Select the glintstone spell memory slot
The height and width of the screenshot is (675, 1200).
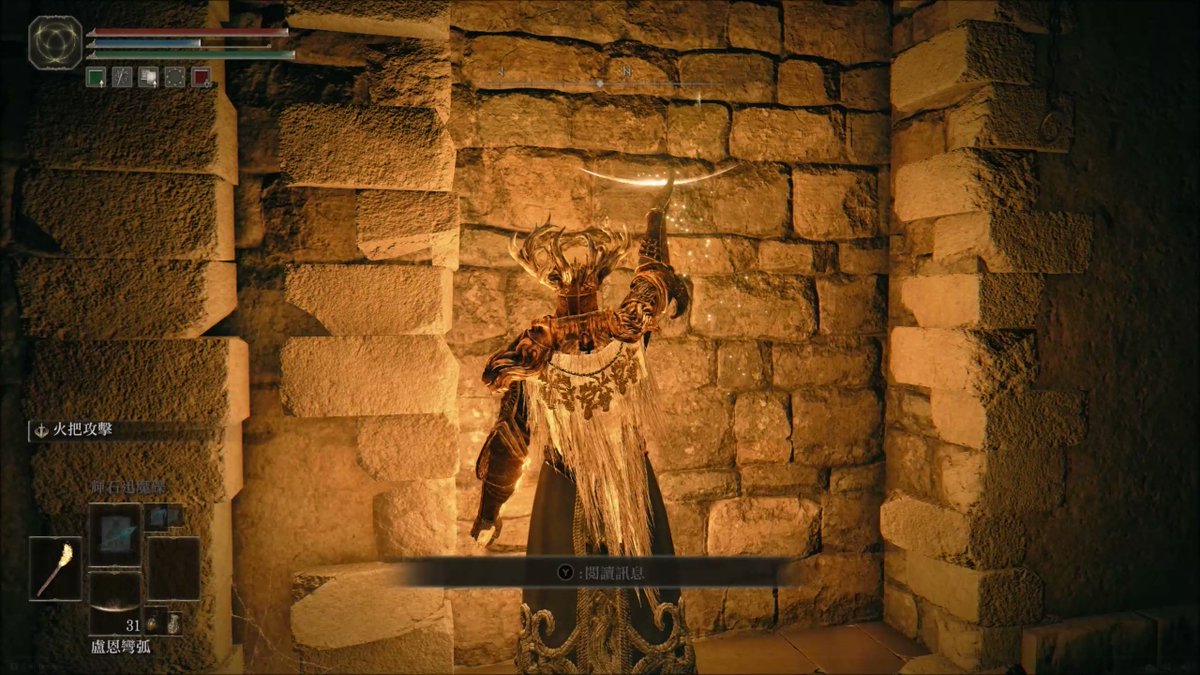coord(114,533)
